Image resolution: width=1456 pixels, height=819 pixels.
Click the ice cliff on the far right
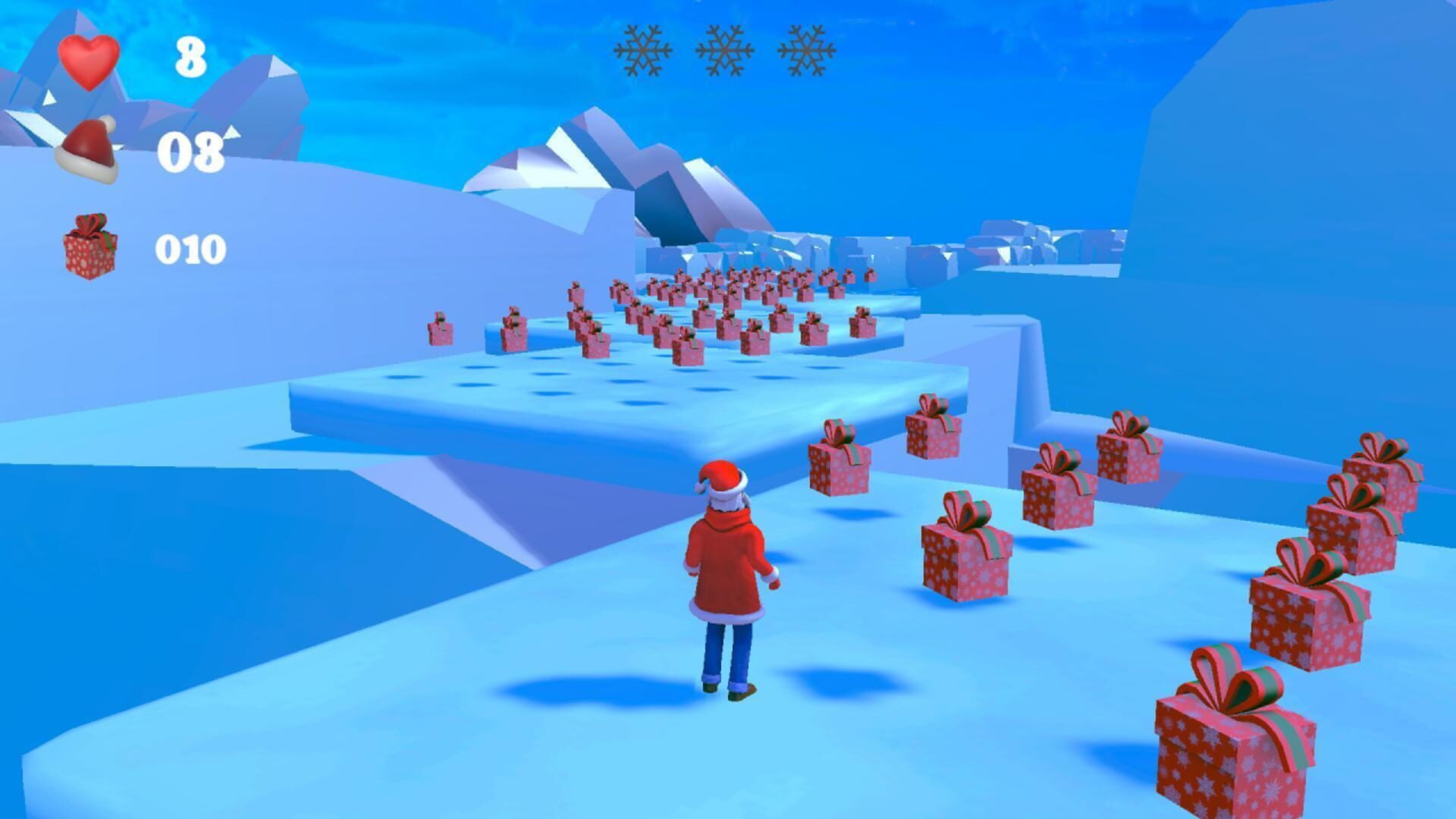(1327, 190)
